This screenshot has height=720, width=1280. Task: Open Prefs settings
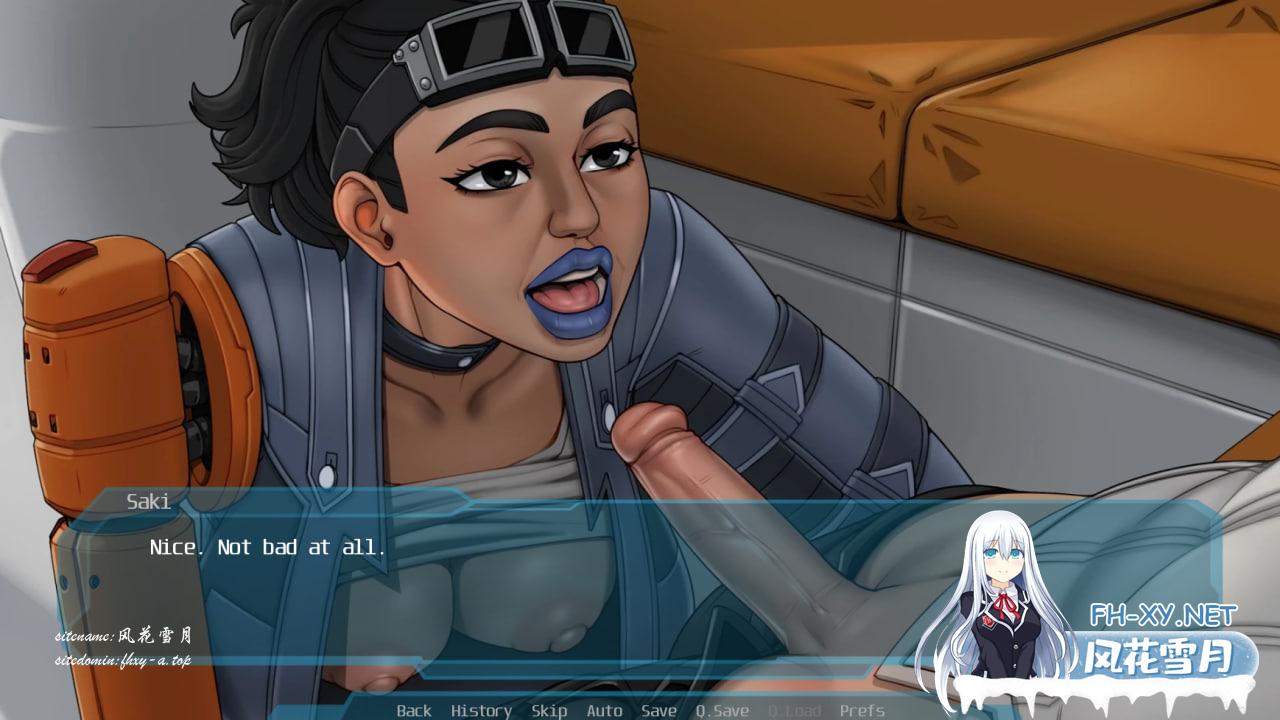point(862,711)
